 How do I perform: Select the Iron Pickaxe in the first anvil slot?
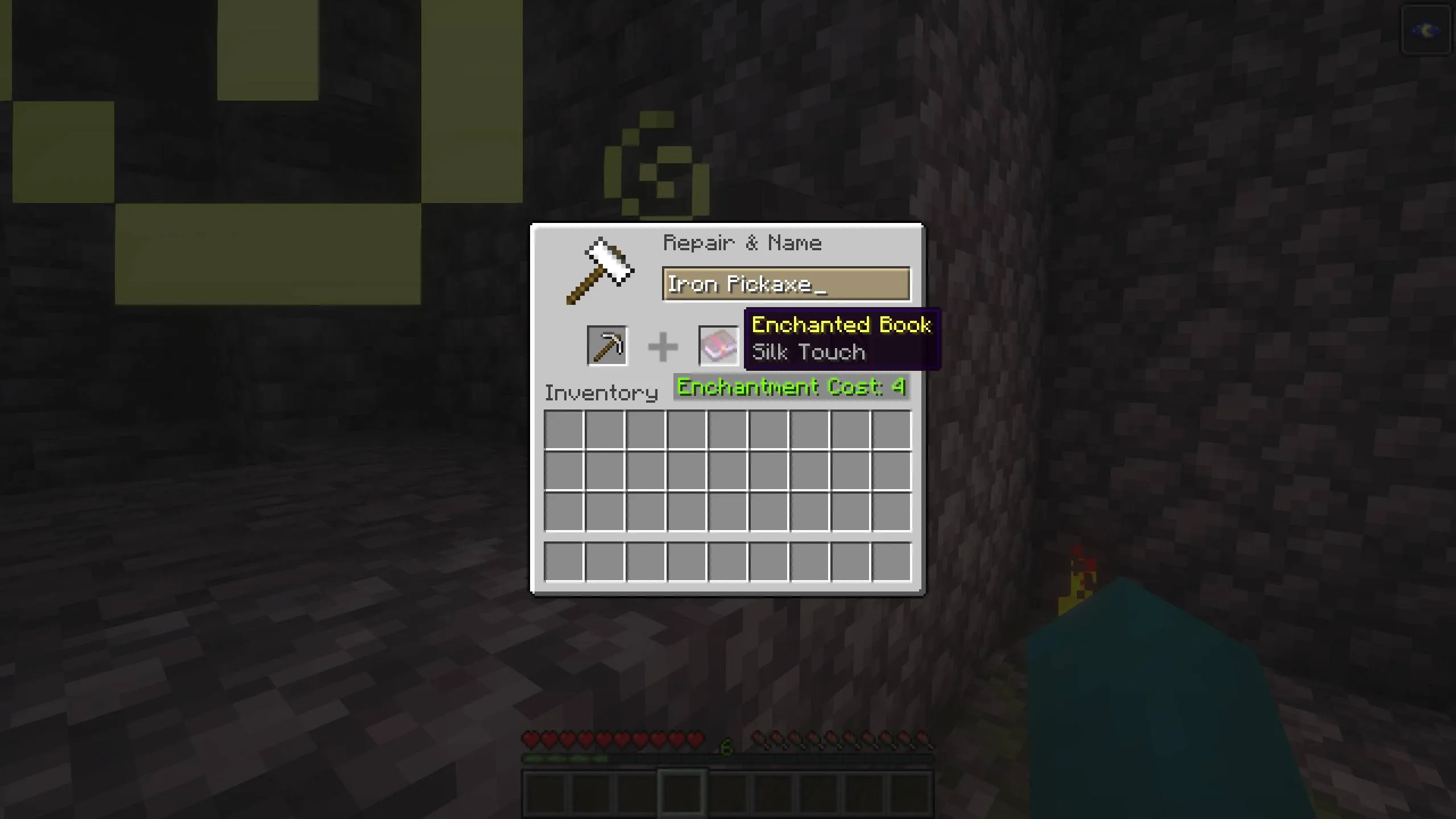(607, 345)
